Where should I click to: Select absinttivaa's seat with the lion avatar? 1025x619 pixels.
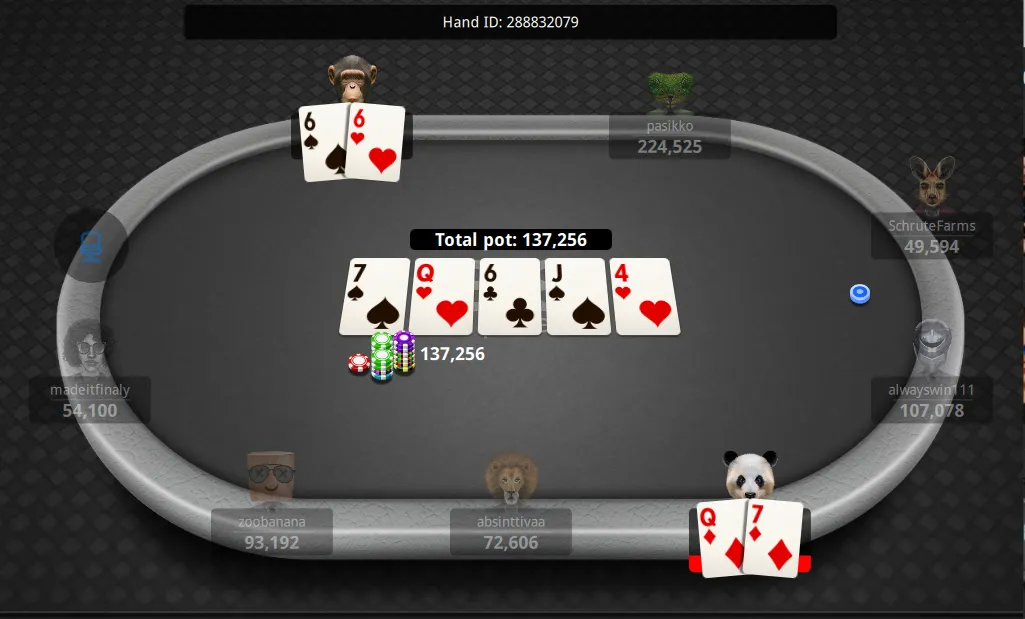point(510,531)
